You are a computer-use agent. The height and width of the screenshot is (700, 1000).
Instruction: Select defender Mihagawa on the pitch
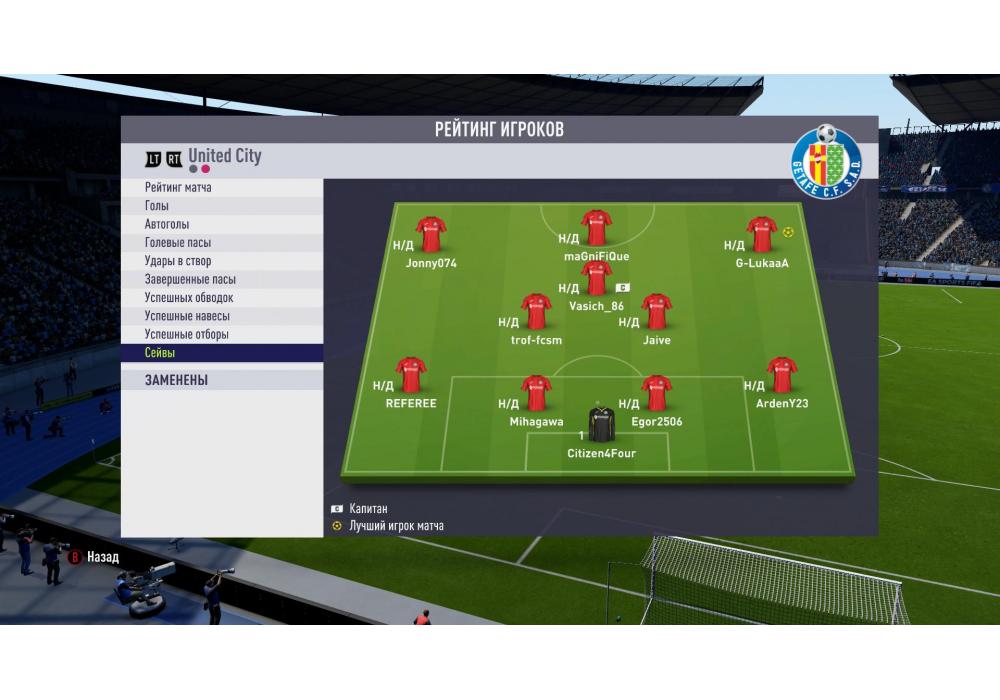(x=536, y=393)
